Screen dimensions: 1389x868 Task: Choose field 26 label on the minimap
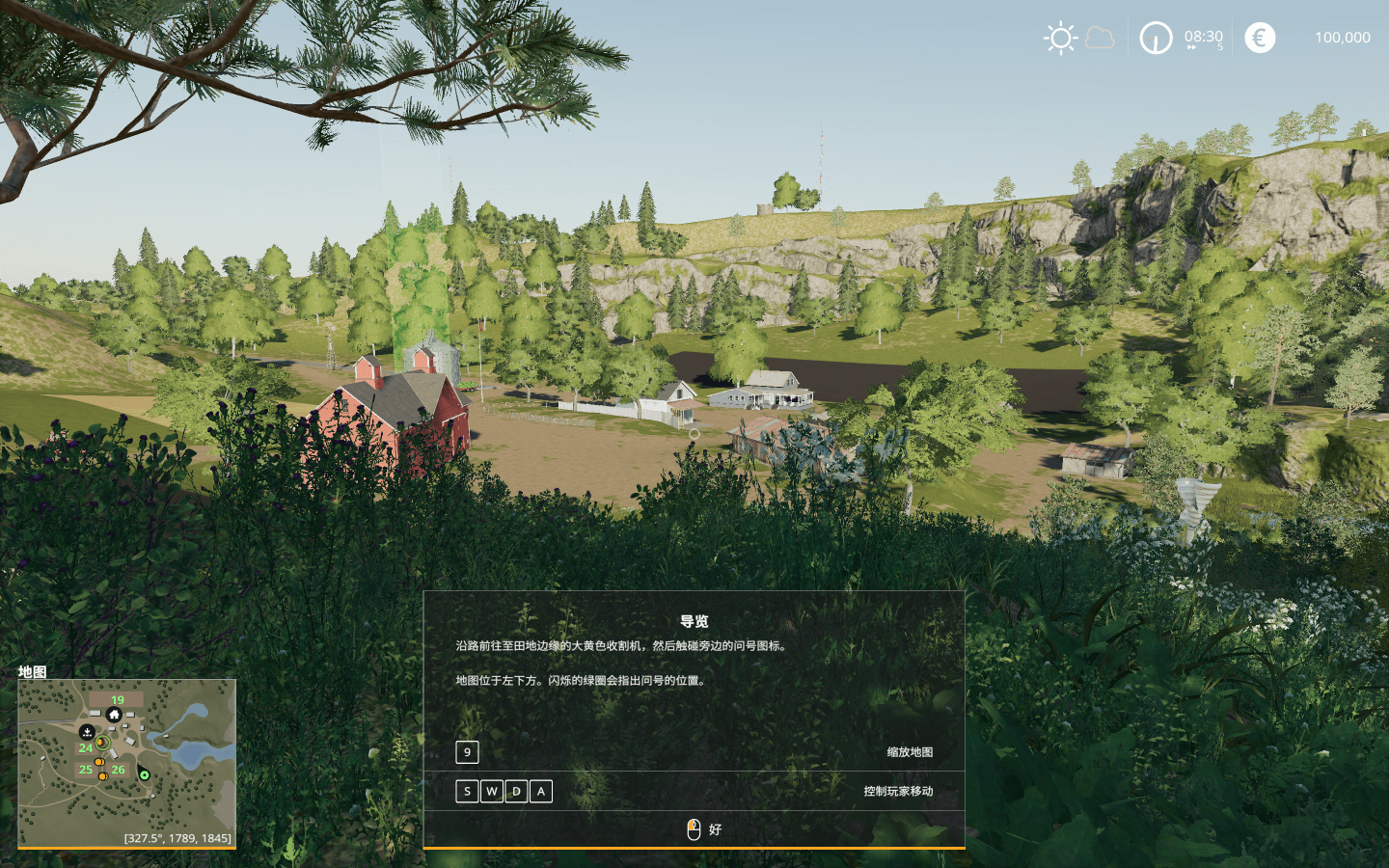[118, 770]
